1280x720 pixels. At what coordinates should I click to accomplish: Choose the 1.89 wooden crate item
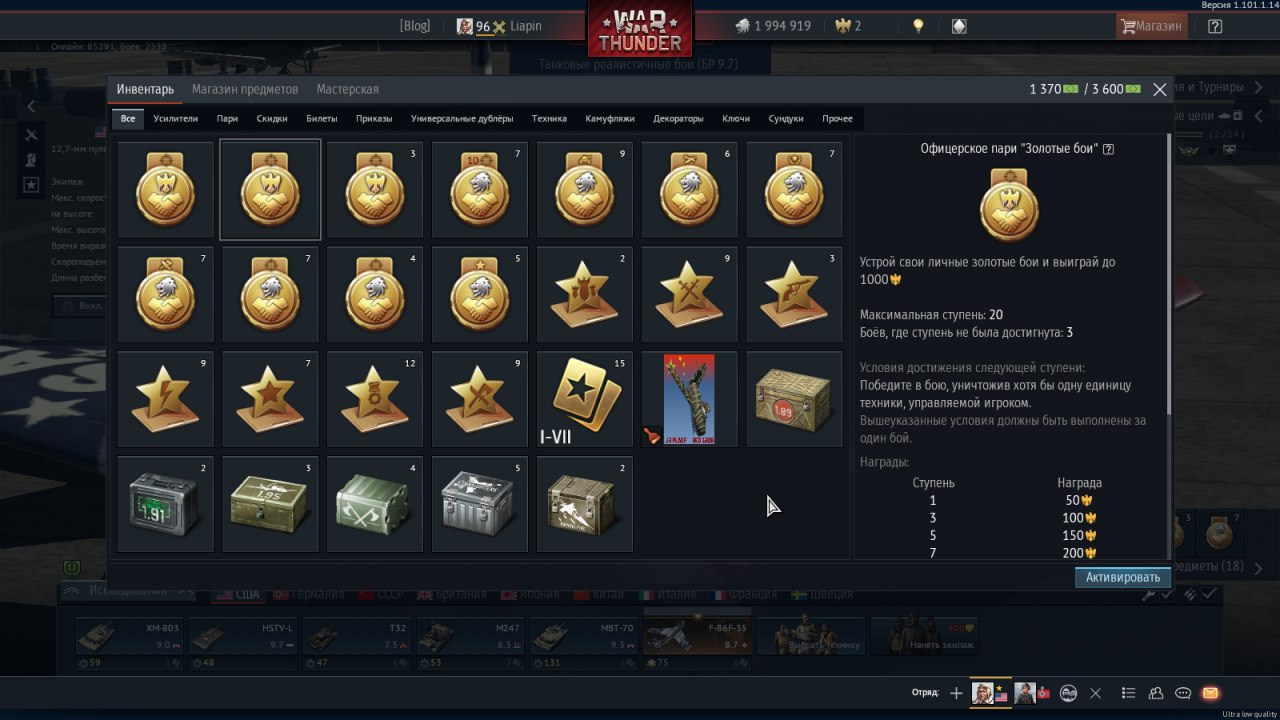pyautogui.click(x=794, y=399)
